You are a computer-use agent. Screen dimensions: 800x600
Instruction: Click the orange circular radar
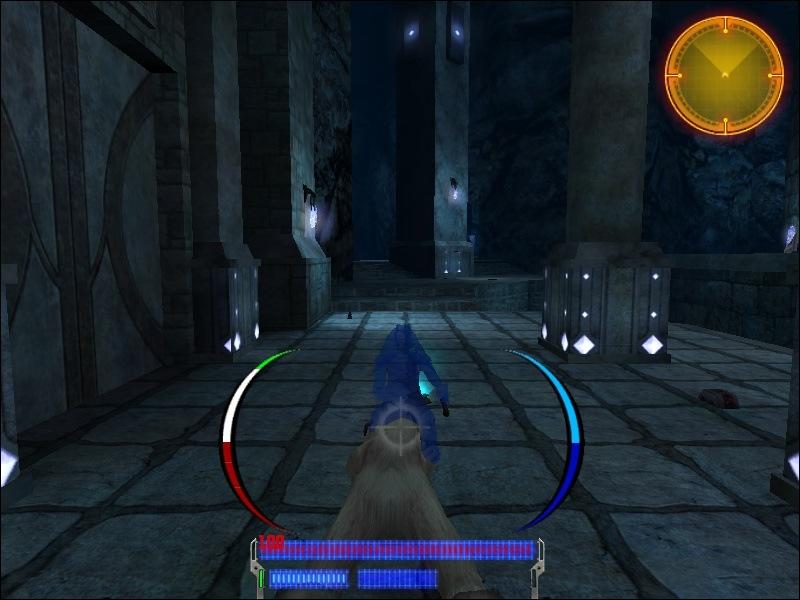tap(724, 75)
